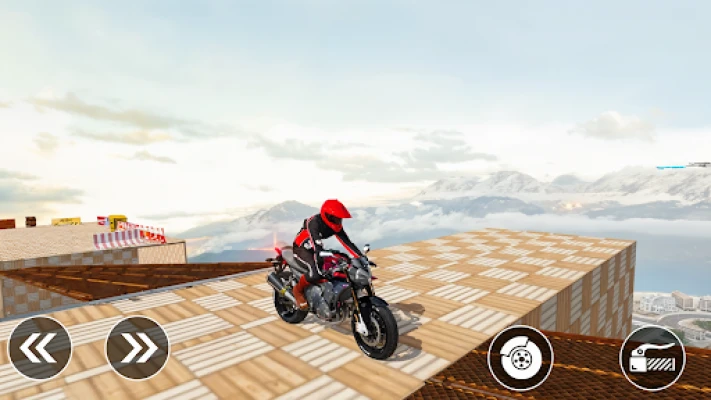The width and height of the screenshot is (711, 400).
Task: Tap the steer right double-arrow button
Action: pyautogui.click(x=137, y=348)
